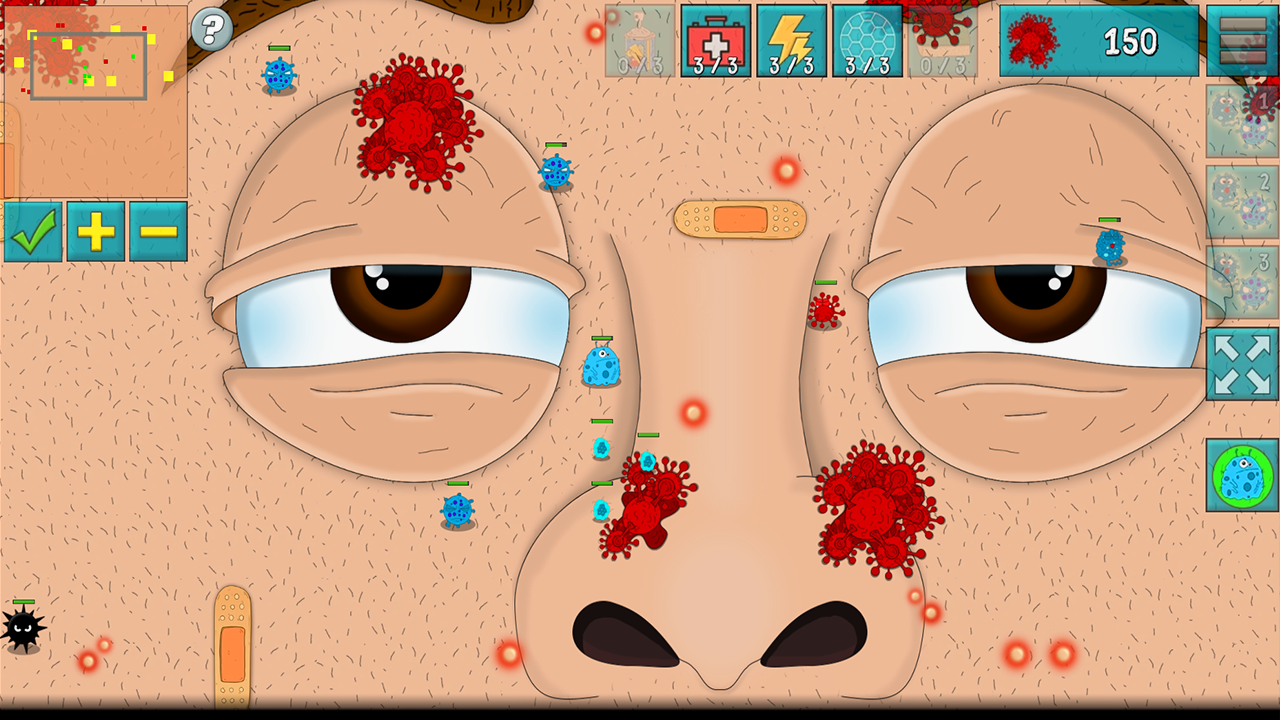Select the lantern trap slot

(641, 42)
